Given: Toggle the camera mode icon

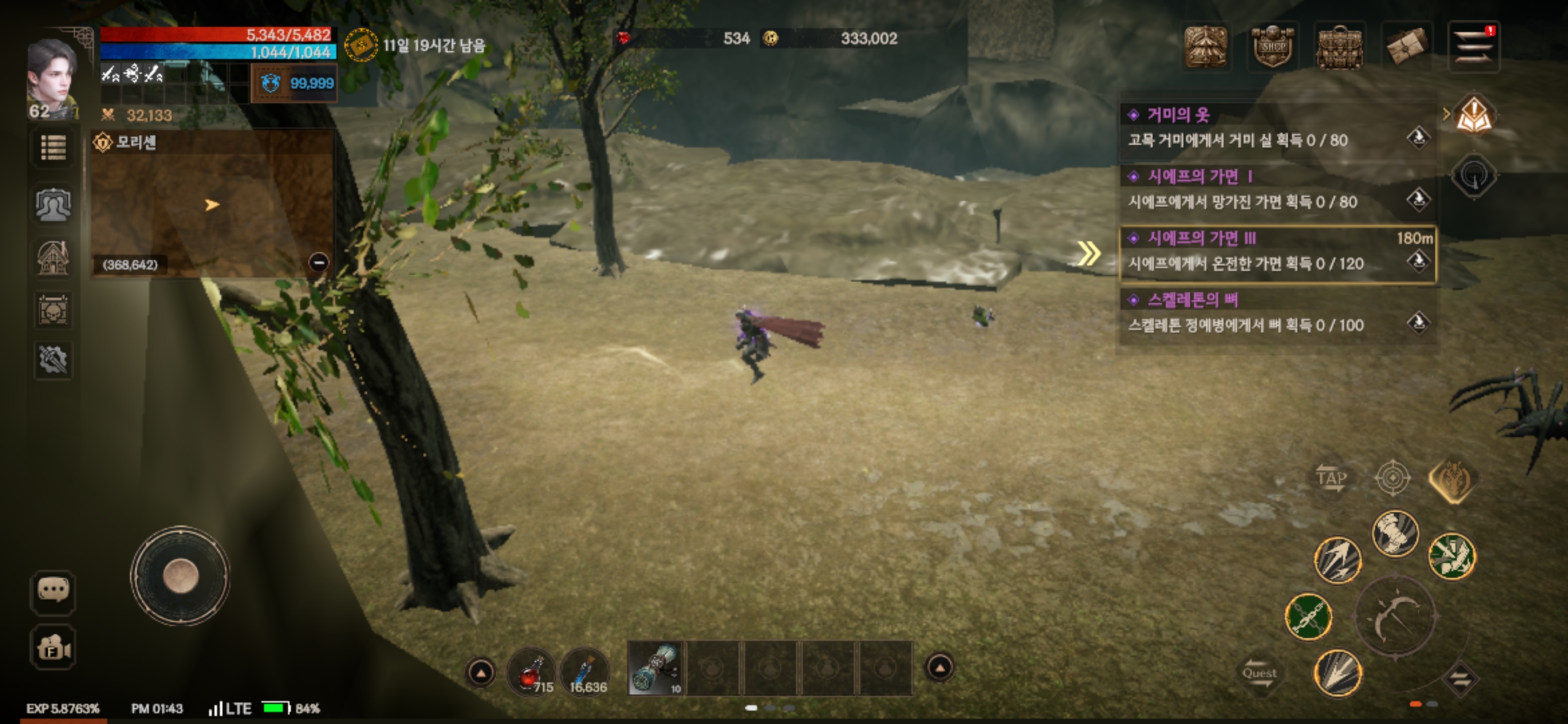Looking at the screenshot, I should point(53,648).
